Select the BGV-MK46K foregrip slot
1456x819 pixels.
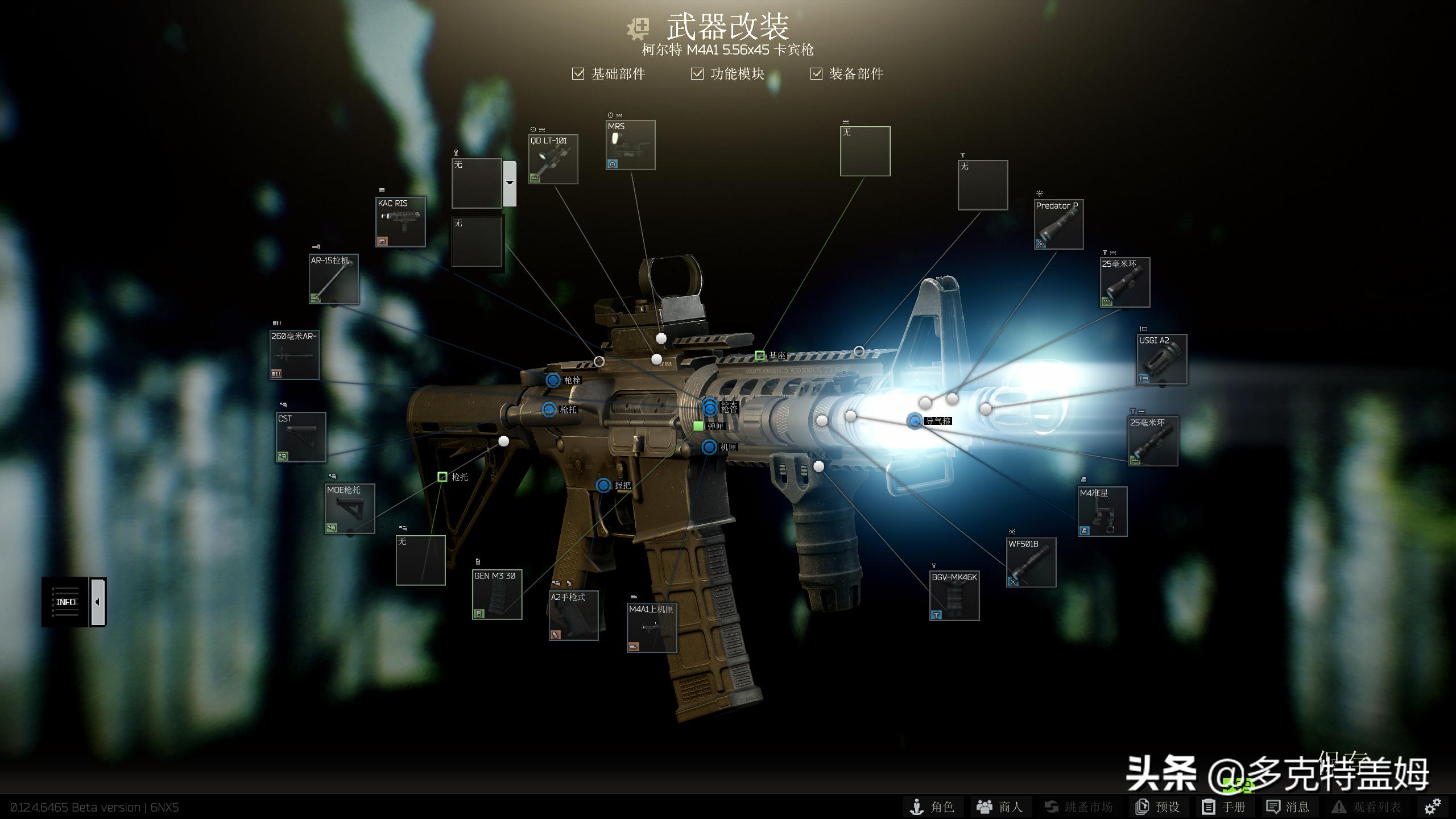pyautogui.click(x=954, y=596)
